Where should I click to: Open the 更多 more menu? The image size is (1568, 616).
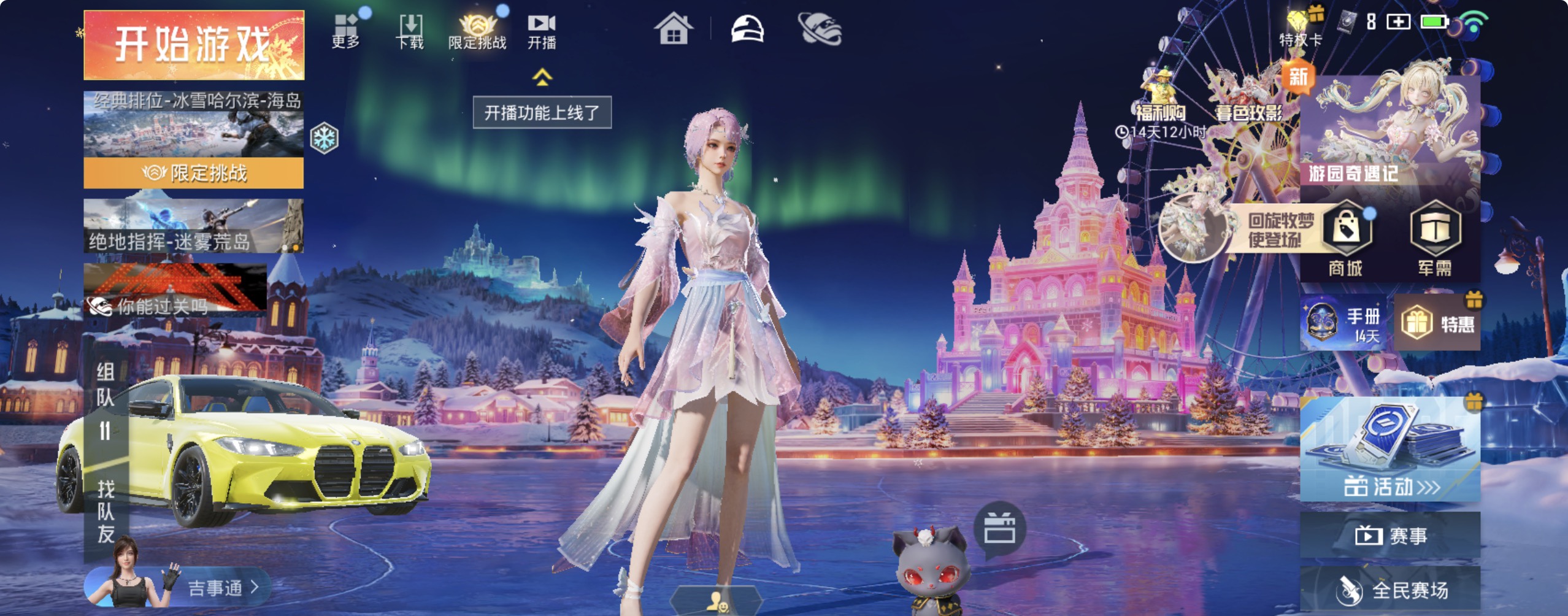(x=346, y=31)
